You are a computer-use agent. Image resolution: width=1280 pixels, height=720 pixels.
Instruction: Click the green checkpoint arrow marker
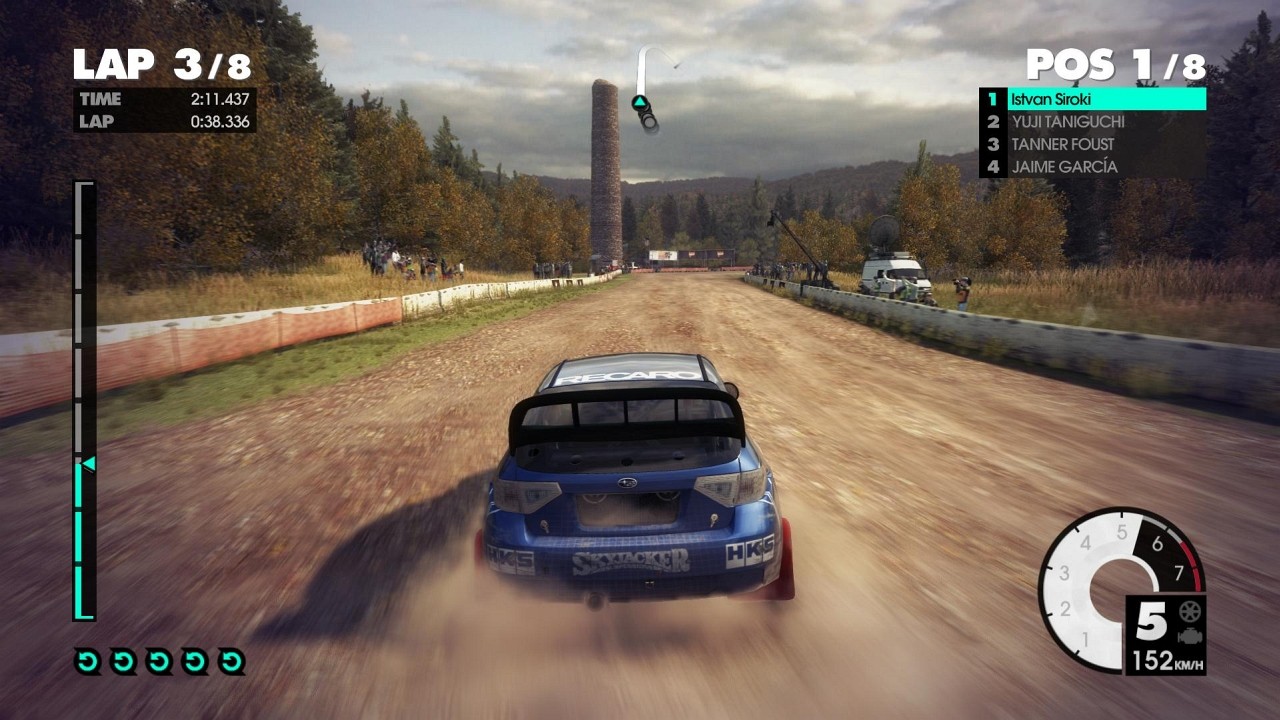(640, 102)
